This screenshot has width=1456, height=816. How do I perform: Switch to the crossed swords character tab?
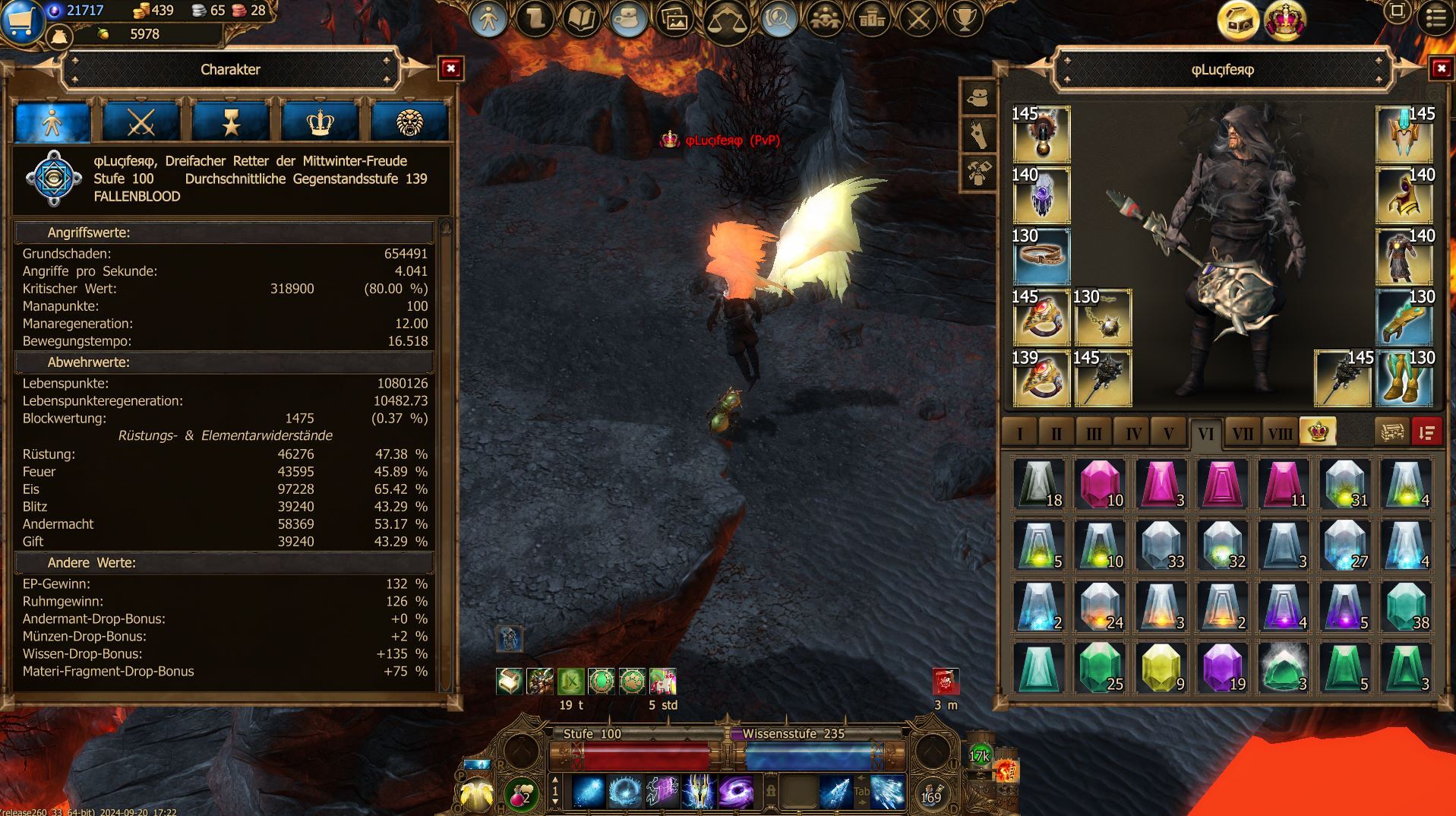141,122
